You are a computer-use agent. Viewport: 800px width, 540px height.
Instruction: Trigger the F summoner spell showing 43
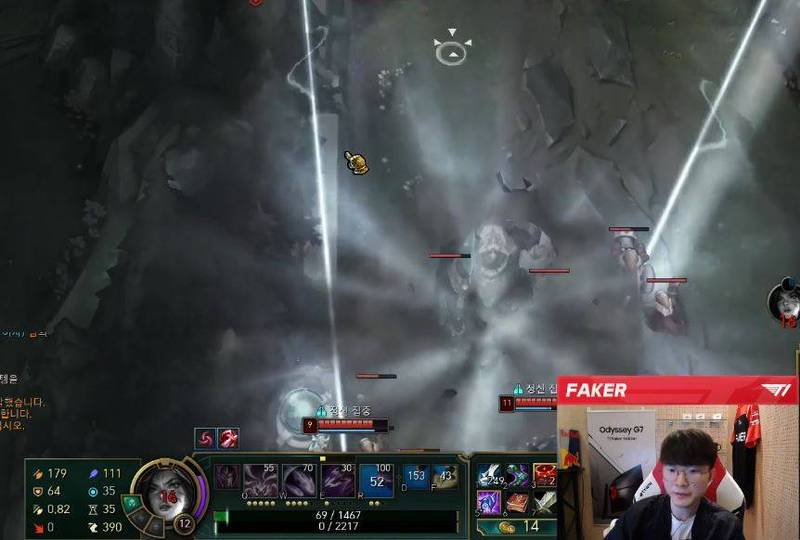(x=446, y=478)
